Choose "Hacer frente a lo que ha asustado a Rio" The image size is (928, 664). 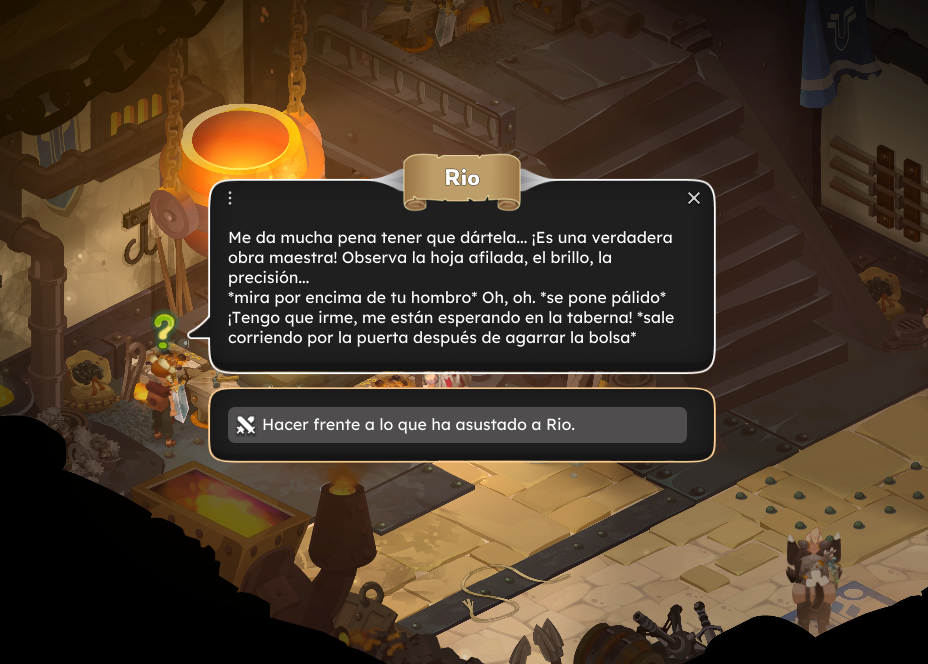(x=457, y=425)
